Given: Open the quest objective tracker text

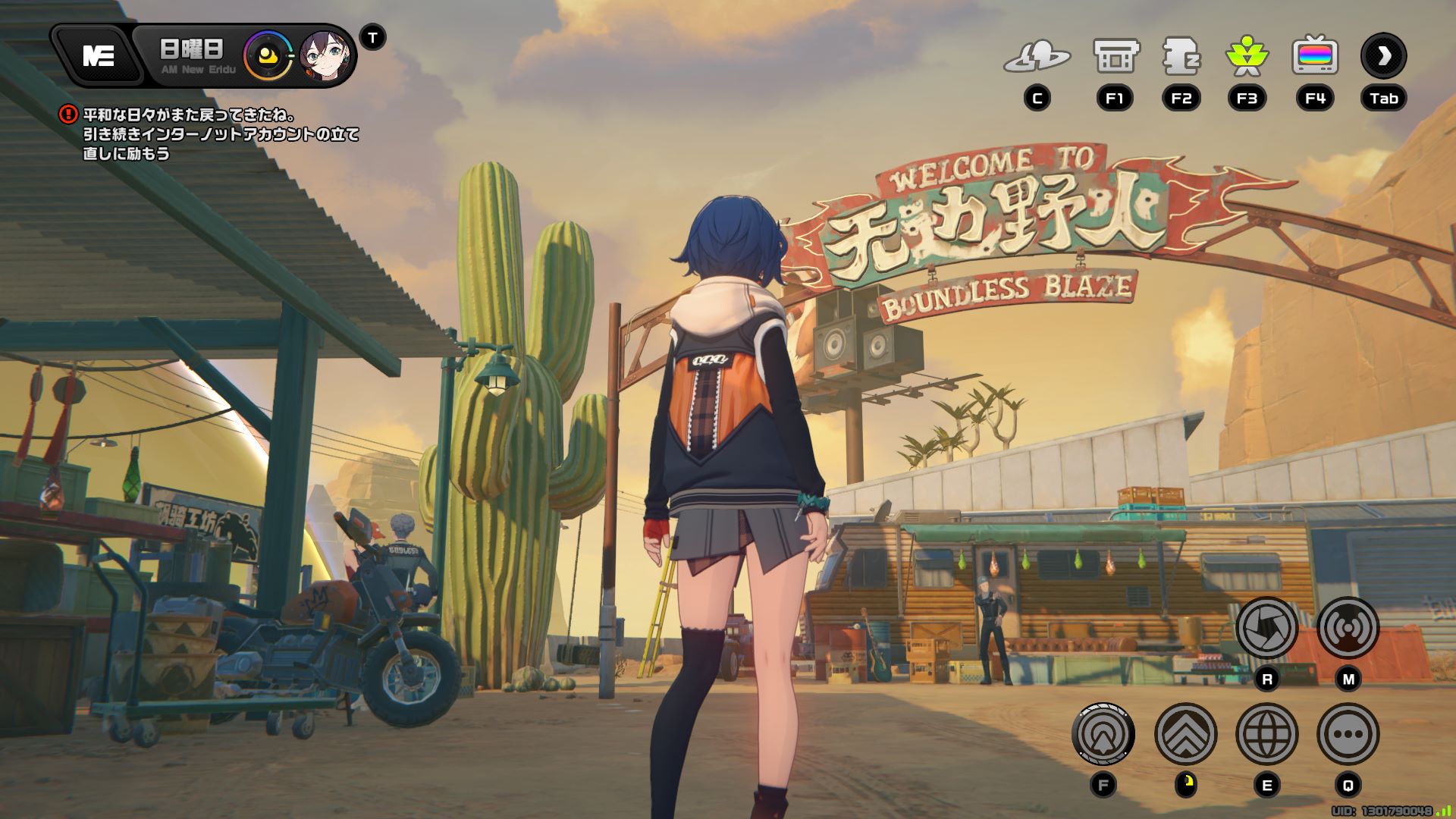Looking at the screenshot, I should coord(220,134).
